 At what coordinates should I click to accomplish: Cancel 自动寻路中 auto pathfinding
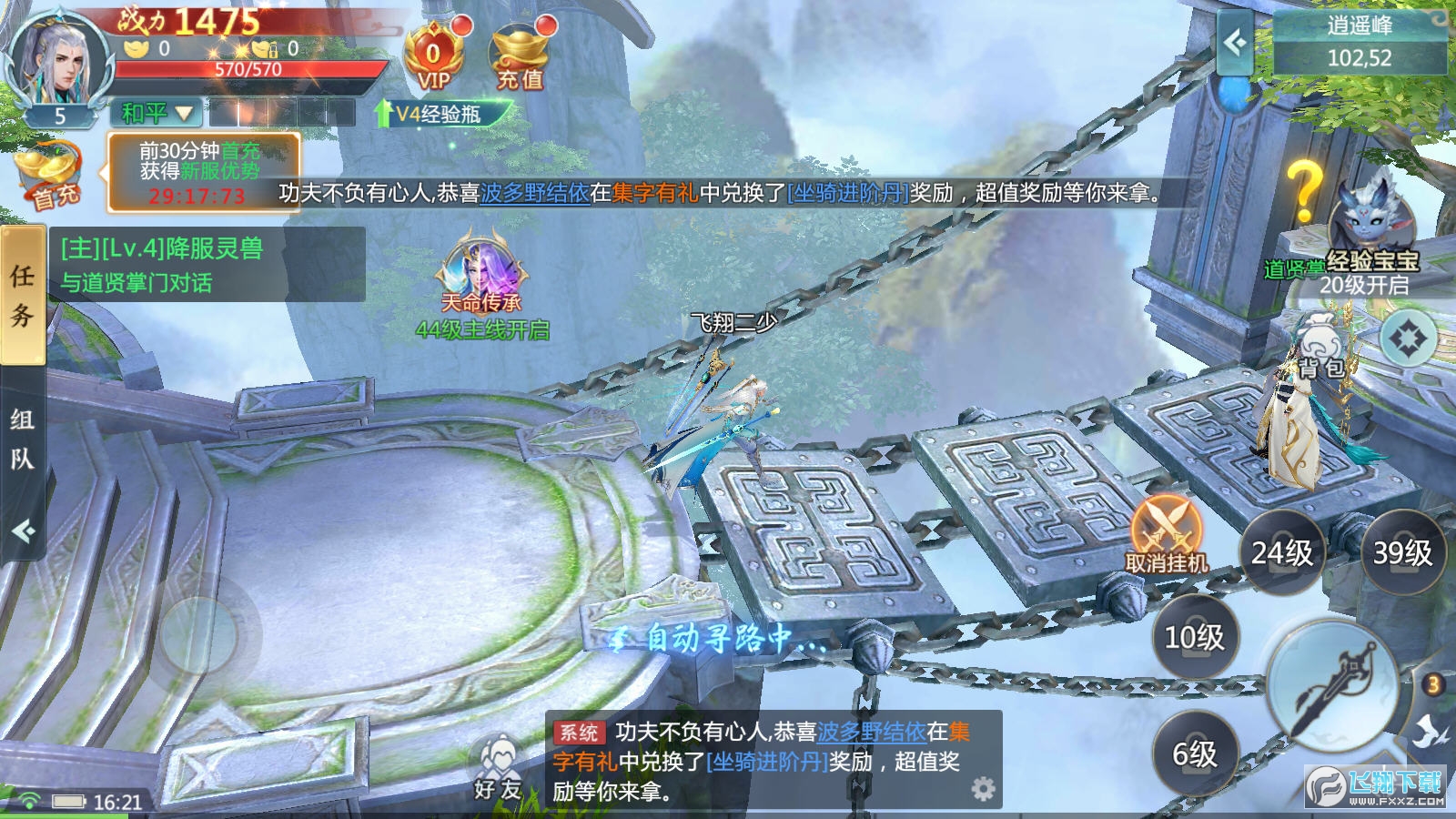(x=719, y=640)
